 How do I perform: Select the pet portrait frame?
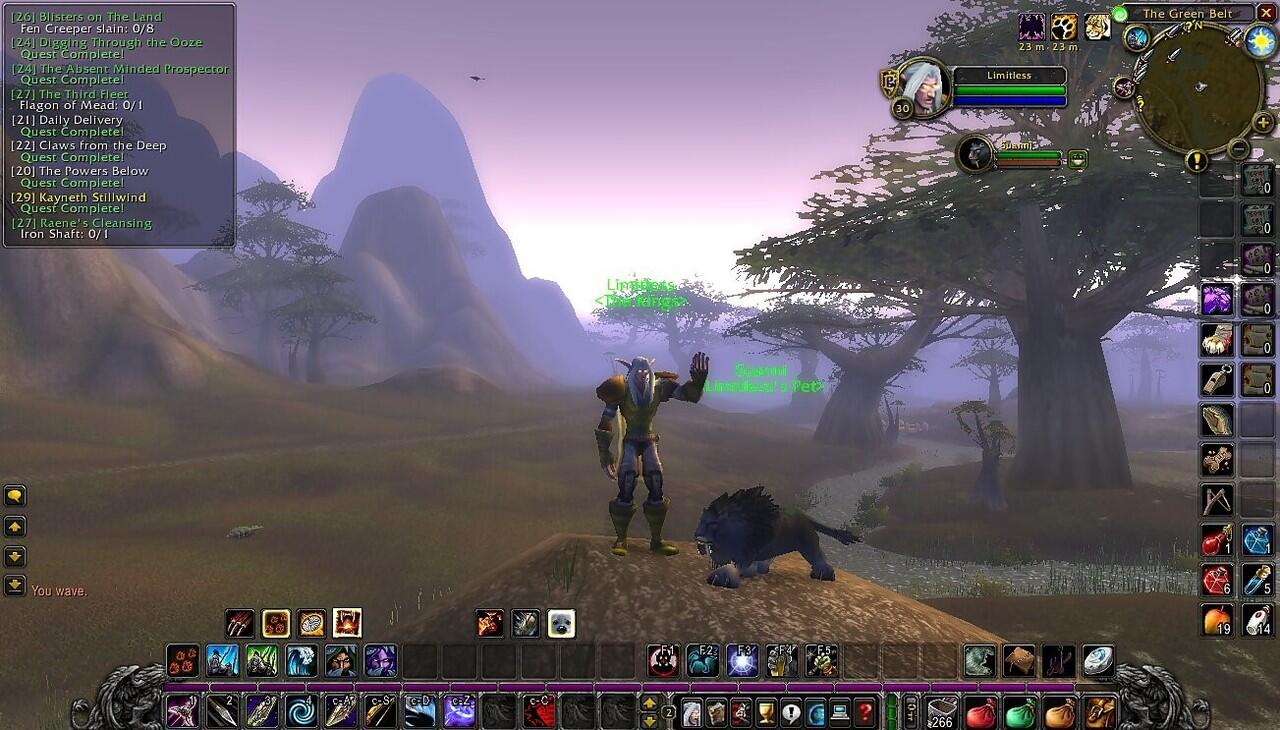[975, 154]
